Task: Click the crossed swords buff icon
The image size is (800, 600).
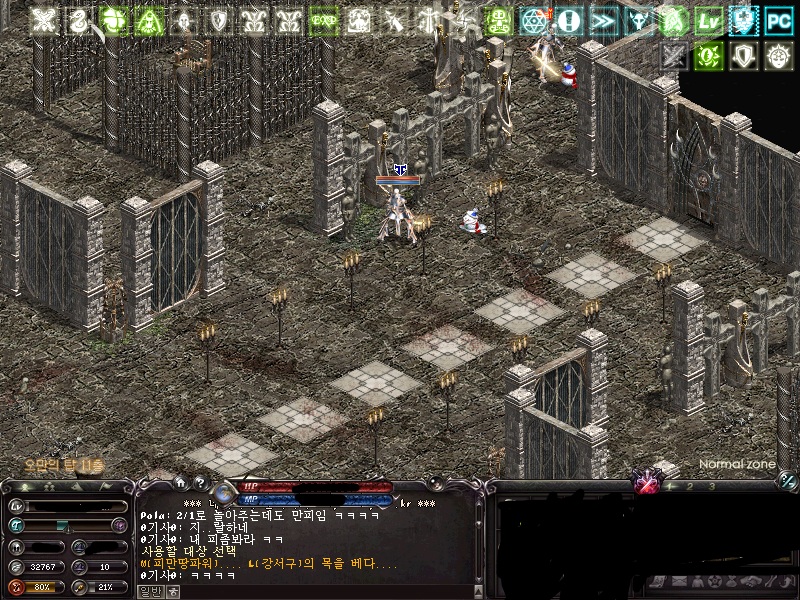Action: click(43, 21)
